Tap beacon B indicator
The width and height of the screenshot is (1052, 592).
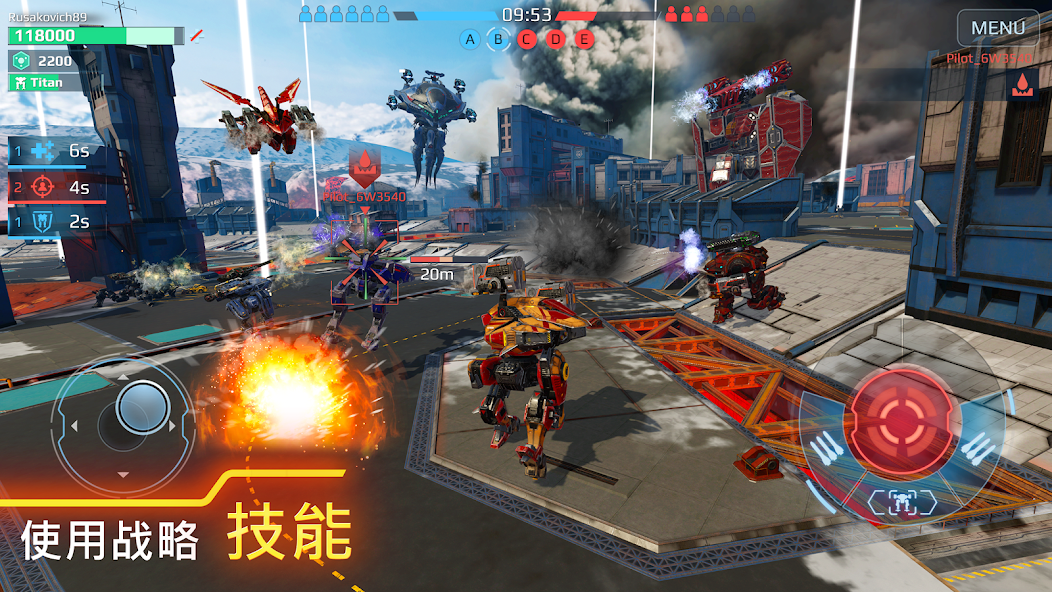[x=498, y=39]
